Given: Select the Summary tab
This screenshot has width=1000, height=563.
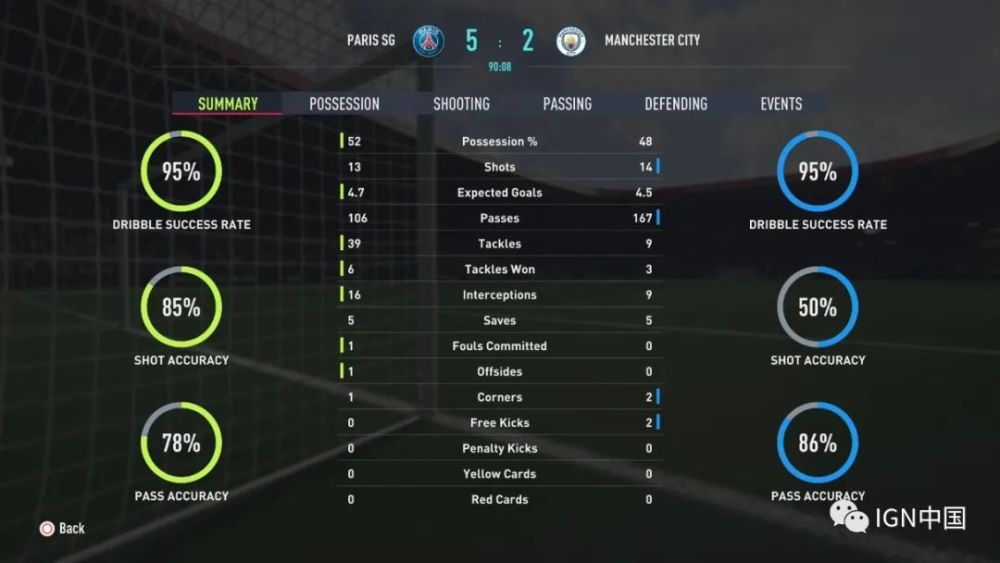Looking at the screenshot, I should [227, 104].
